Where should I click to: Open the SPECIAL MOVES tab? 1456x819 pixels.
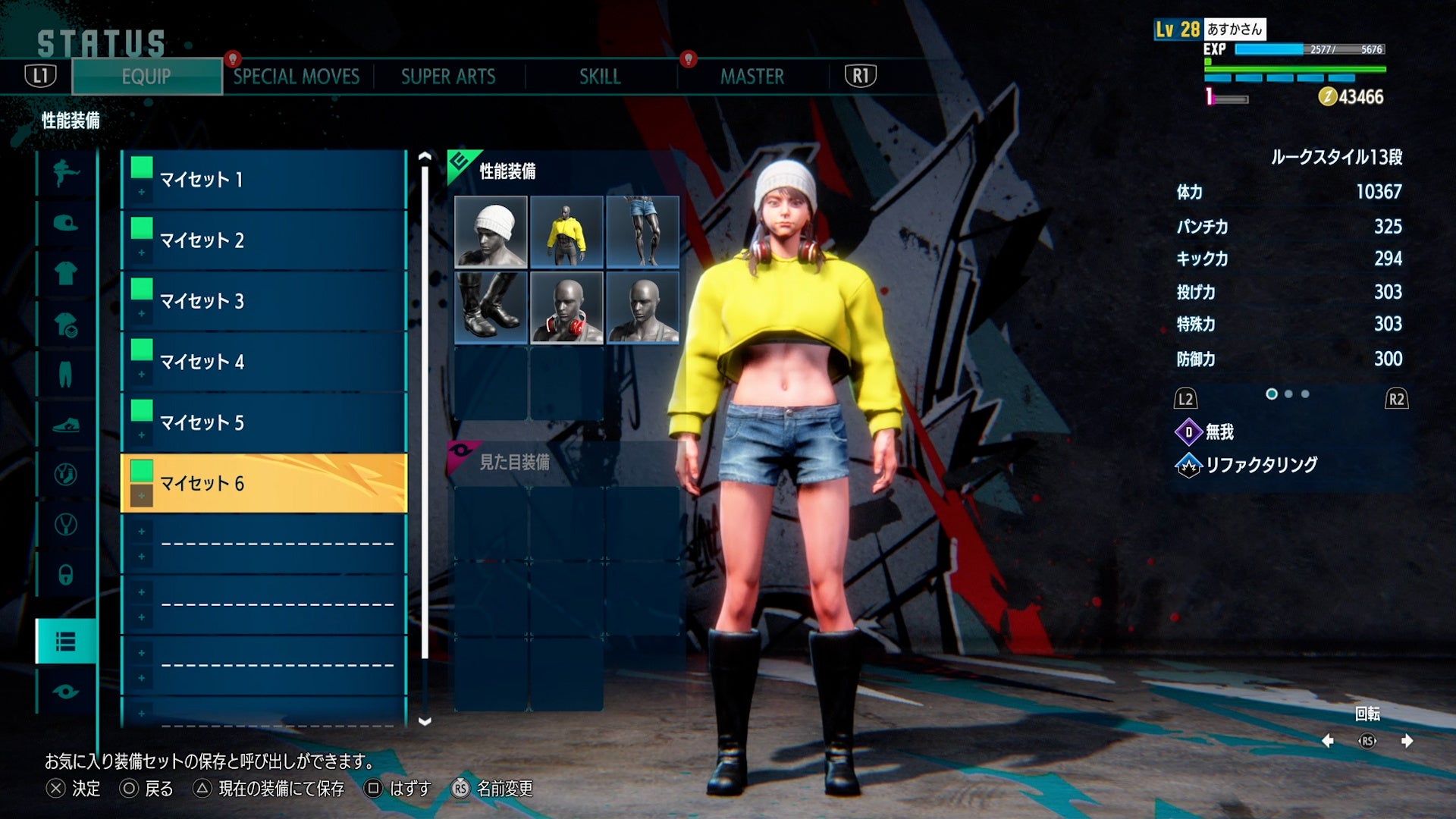297,77
